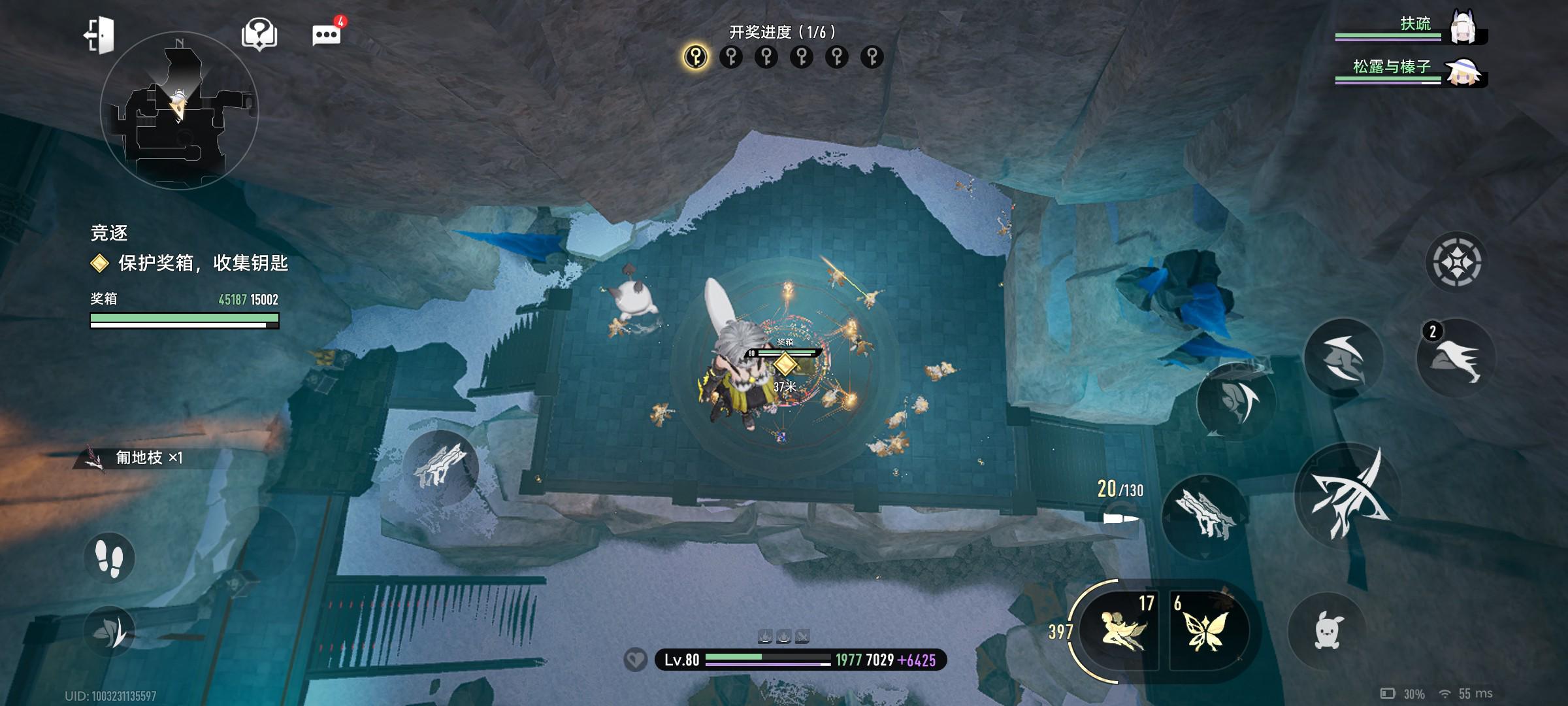Use the golden fairy item slot

pos(1119,630)
